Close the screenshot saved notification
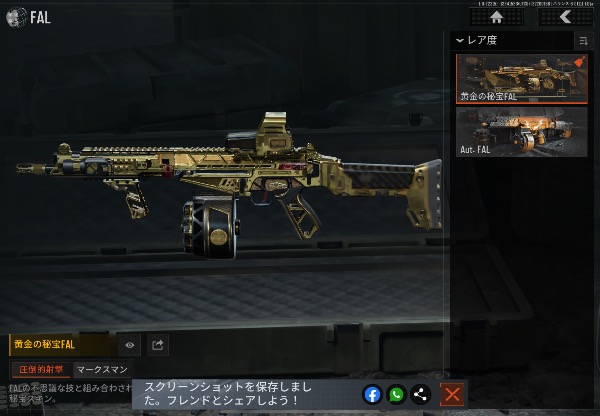 click(x=452, y=394)
